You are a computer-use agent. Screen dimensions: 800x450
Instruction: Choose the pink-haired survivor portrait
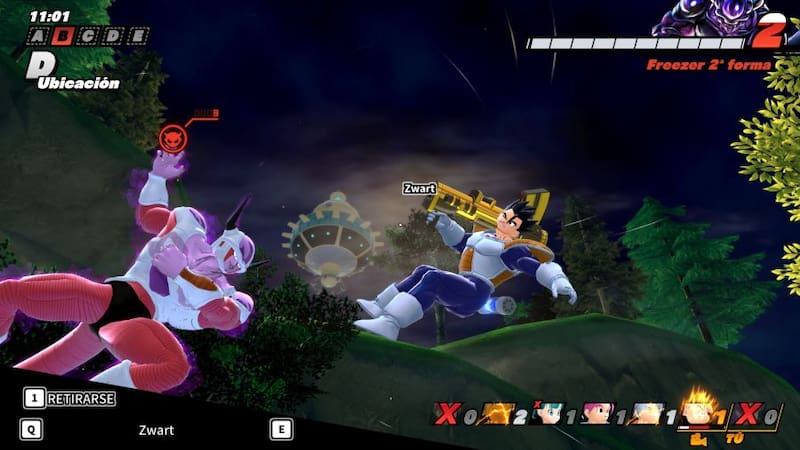tap(598, 412)
